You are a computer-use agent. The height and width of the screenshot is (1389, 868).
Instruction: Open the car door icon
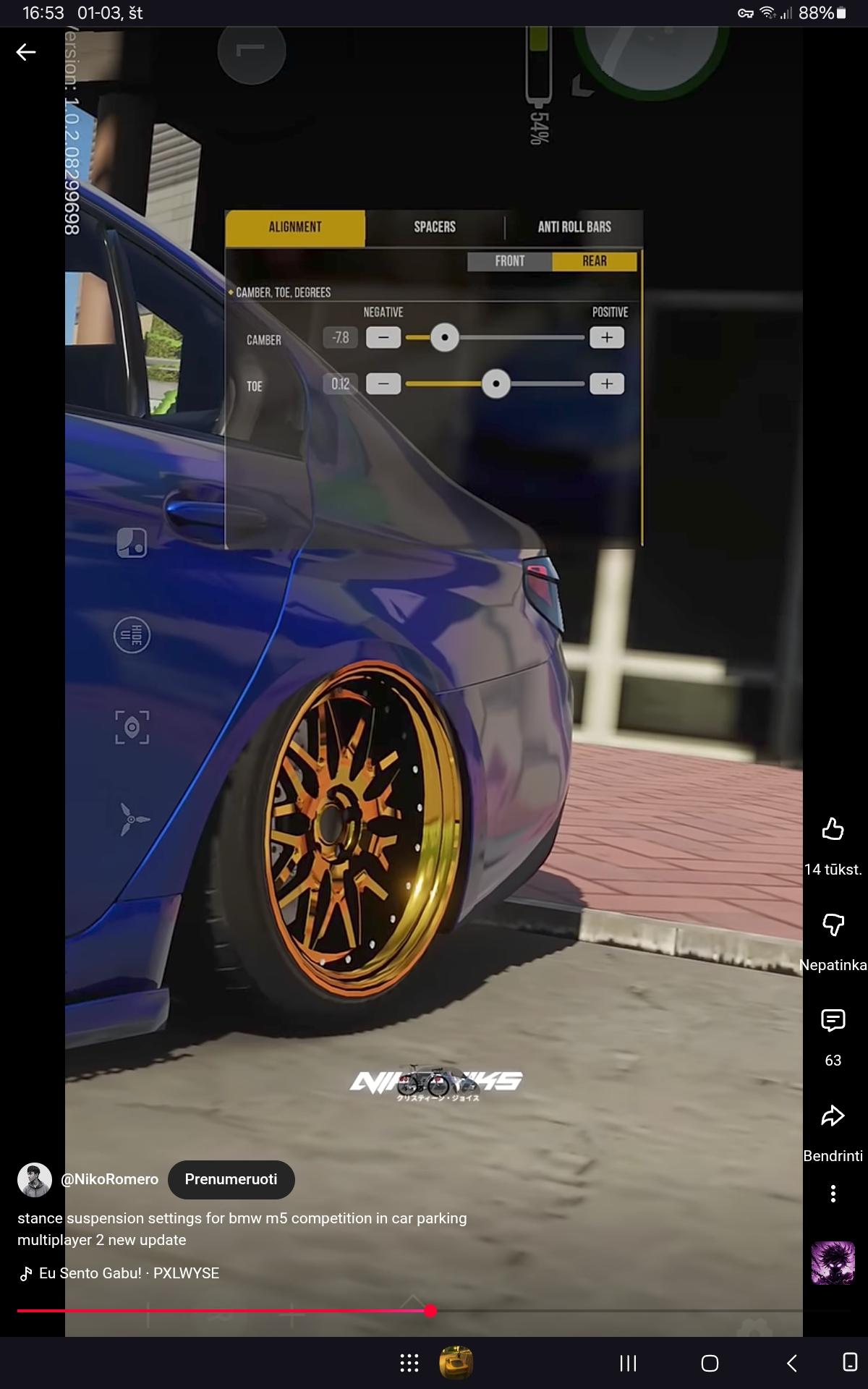point(132,543)
